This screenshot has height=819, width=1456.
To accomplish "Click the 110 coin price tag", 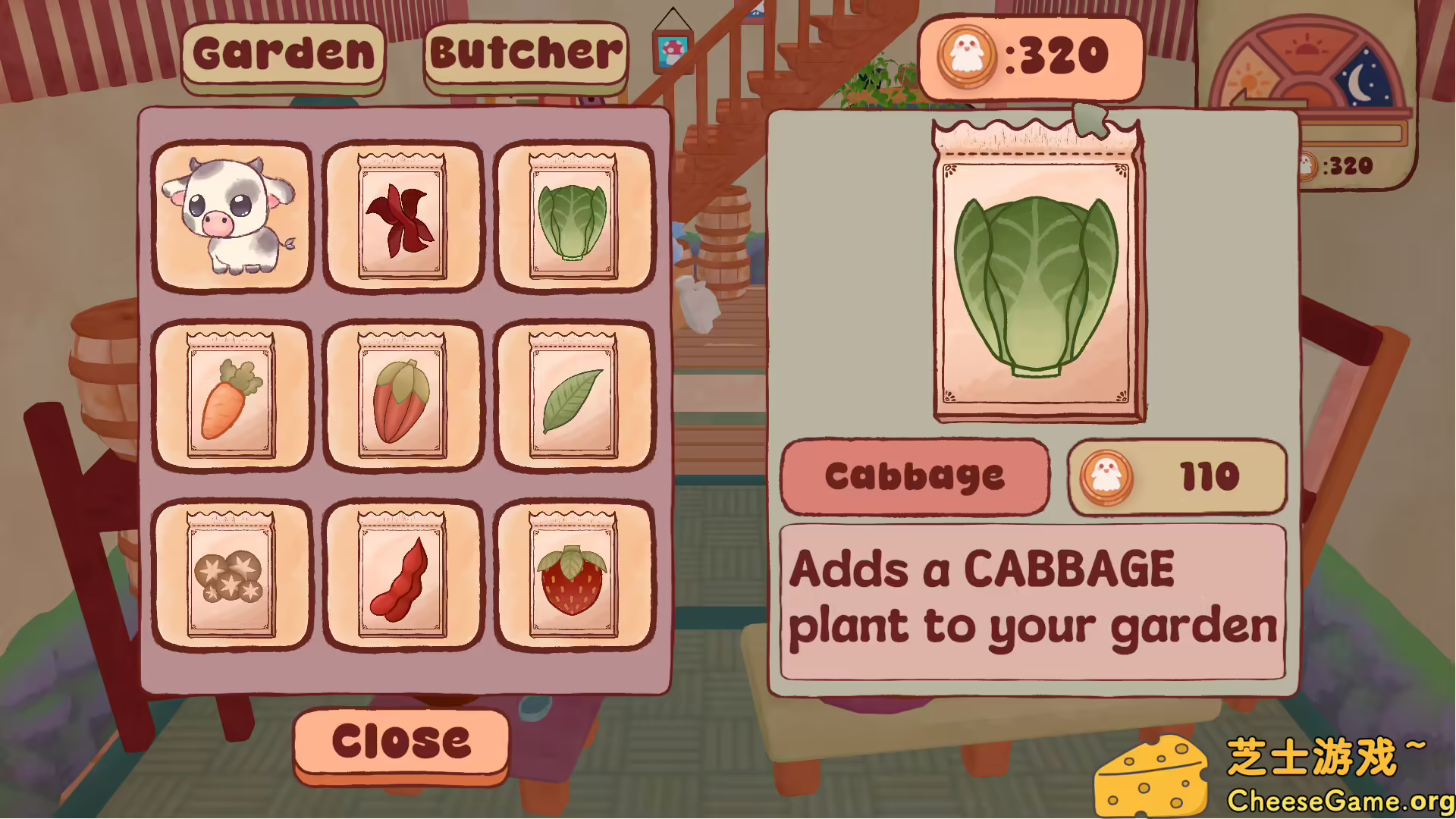I will pyautogui.click(x=1176, y=476).
